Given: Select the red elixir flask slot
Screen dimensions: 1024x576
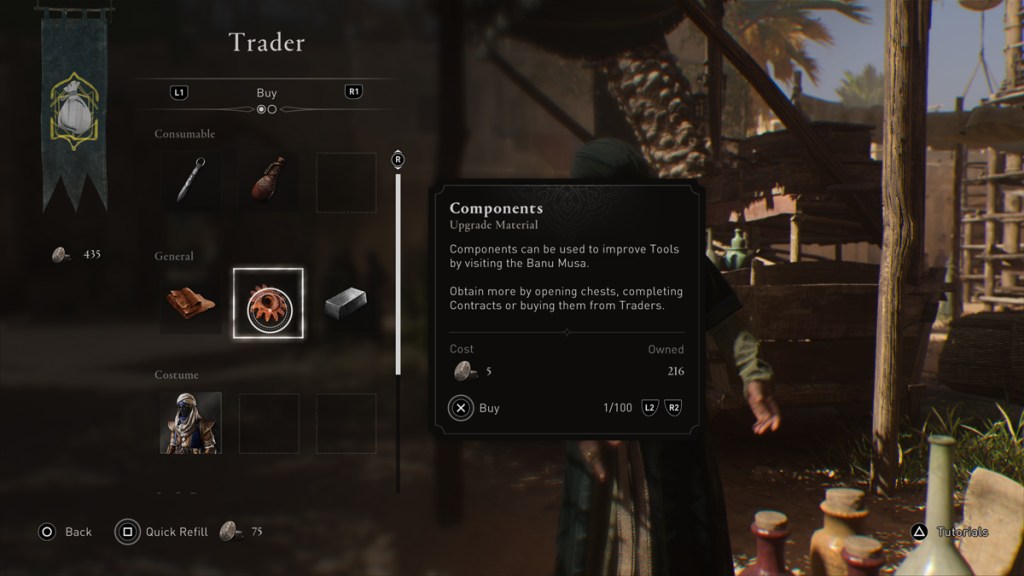Looking at the screenshot, I should 268,181.
